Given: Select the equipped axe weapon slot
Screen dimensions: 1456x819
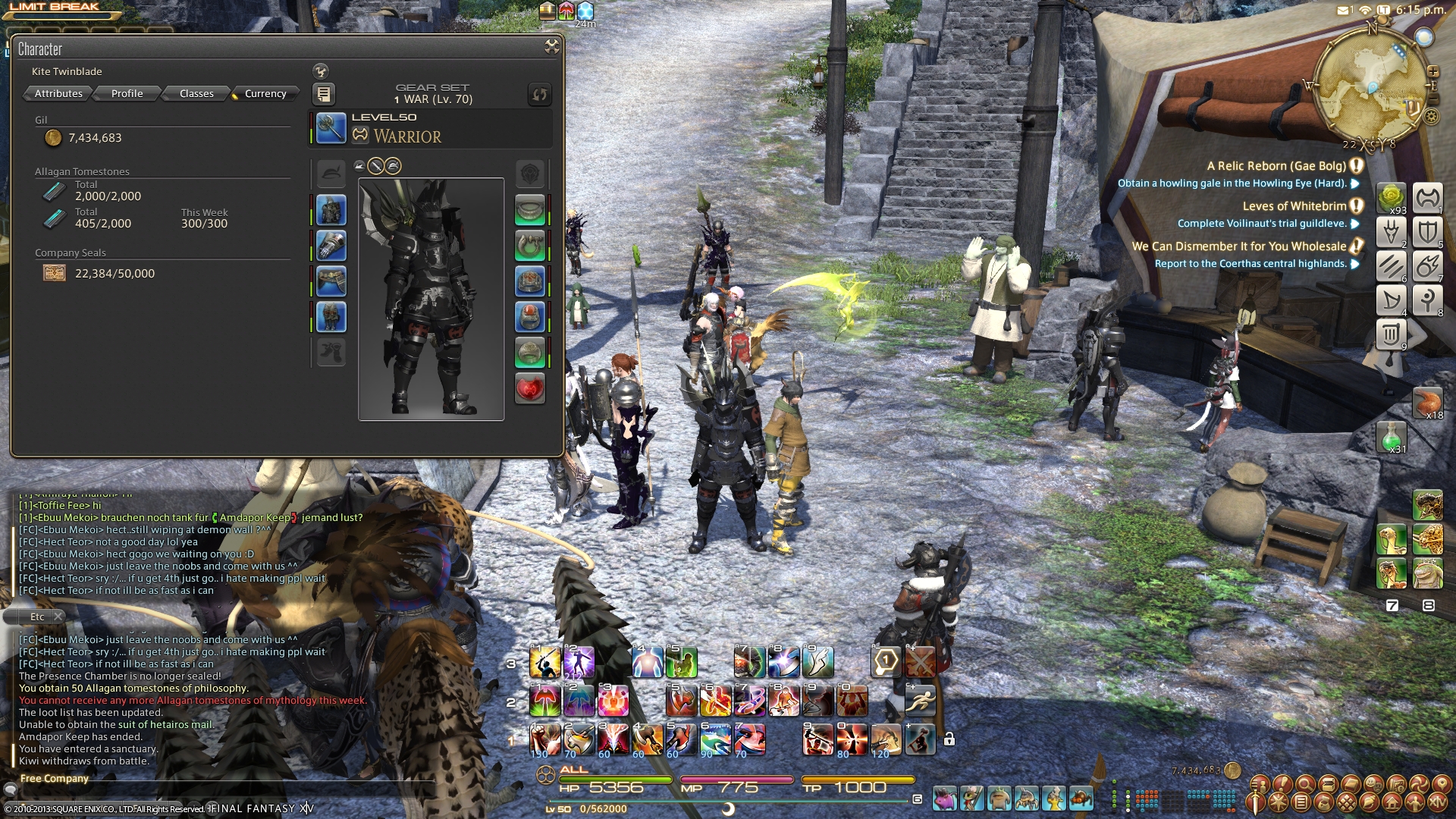Looking at the screenshot, I should pos(331,128).
